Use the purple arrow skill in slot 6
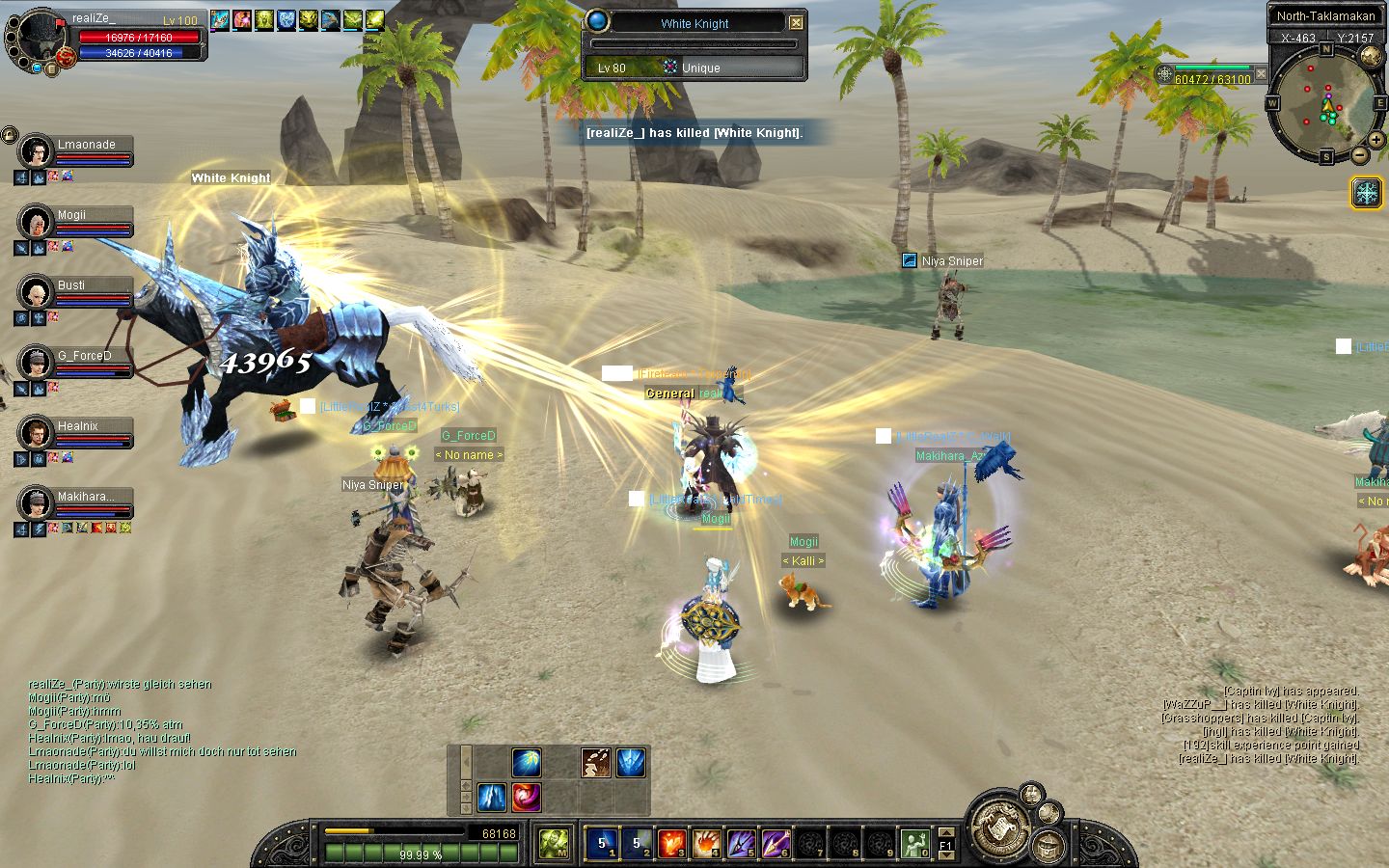This screenshot has height=868, width=1389. coord(776,843)
